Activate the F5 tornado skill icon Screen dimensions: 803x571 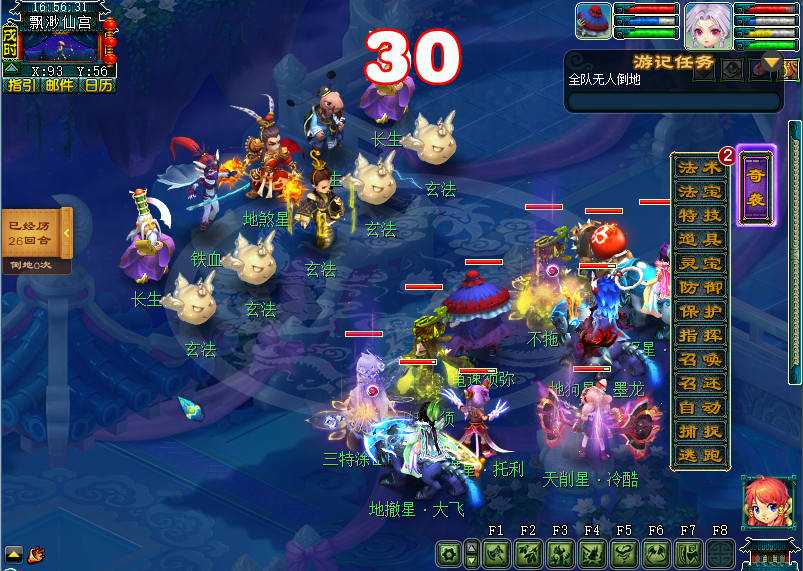click(625, 552)
